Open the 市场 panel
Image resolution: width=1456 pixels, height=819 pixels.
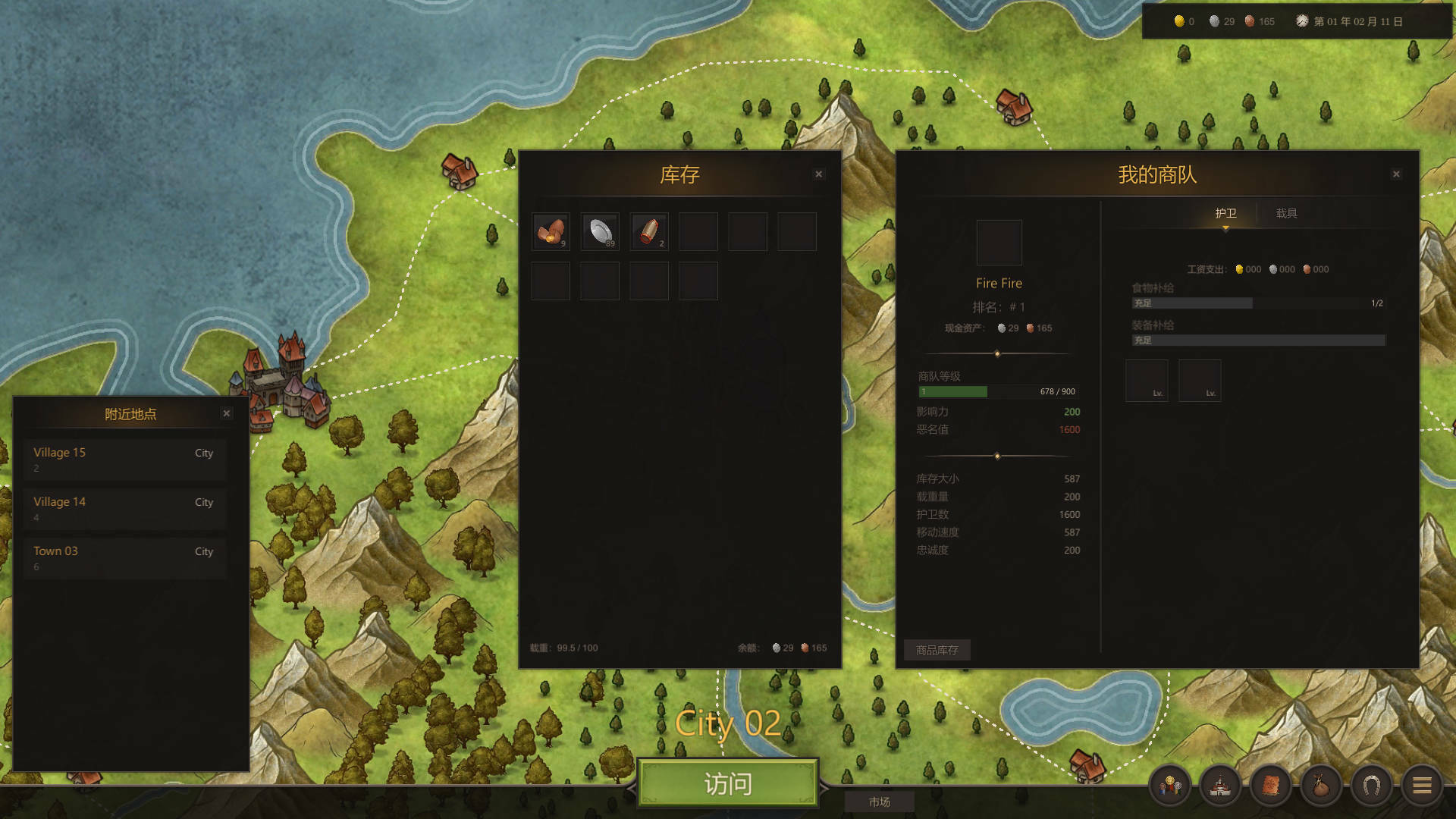(x=881, y=801)
